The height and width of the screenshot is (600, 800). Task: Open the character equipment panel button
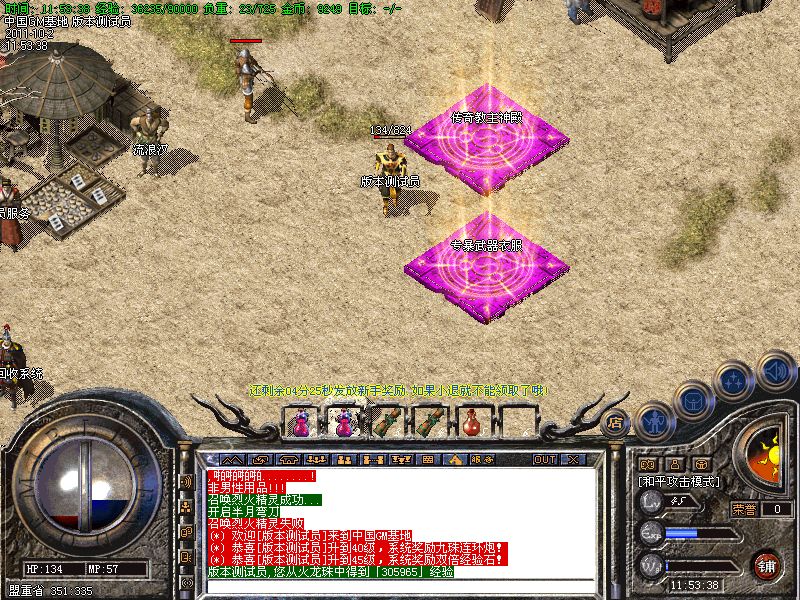[x=654, y=422]
